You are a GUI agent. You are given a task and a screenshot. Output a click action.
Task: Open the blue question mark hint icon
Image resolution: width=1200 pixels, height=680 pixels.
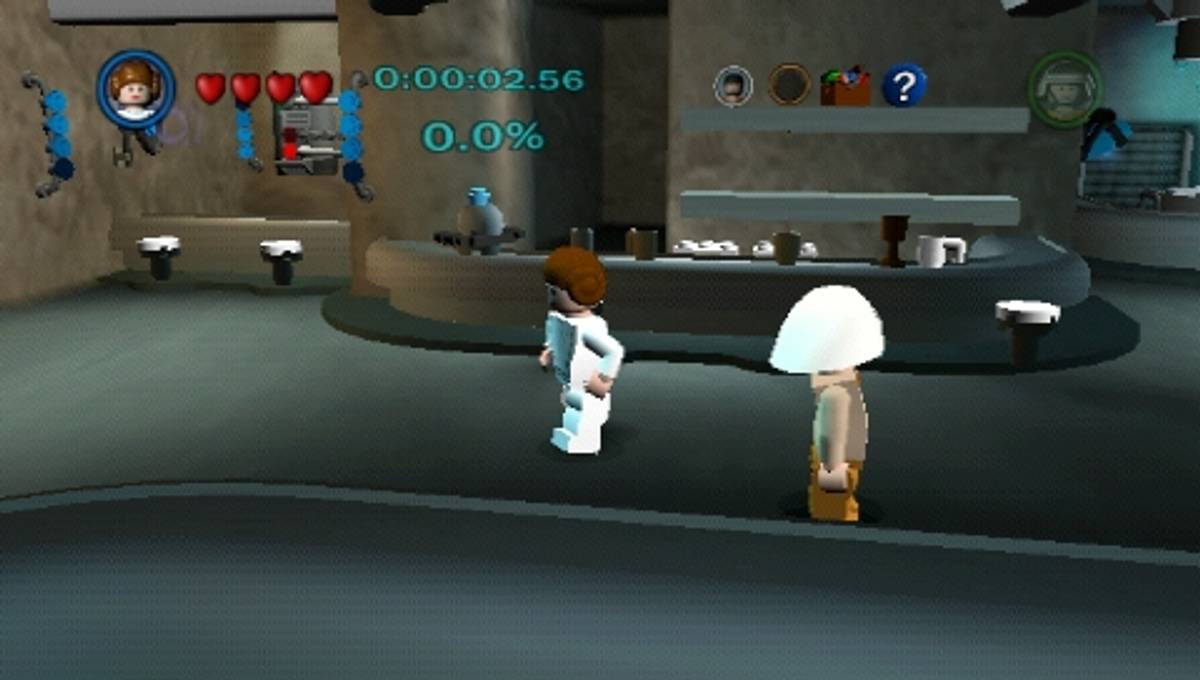(904, 86)
